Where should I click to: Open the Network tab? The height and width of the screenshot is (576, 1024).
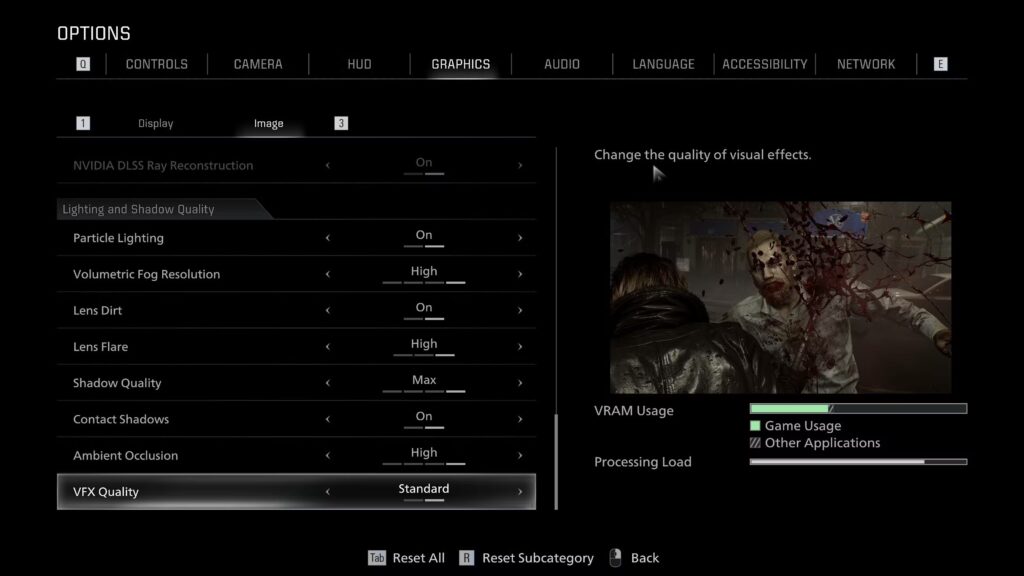point(866,64)
